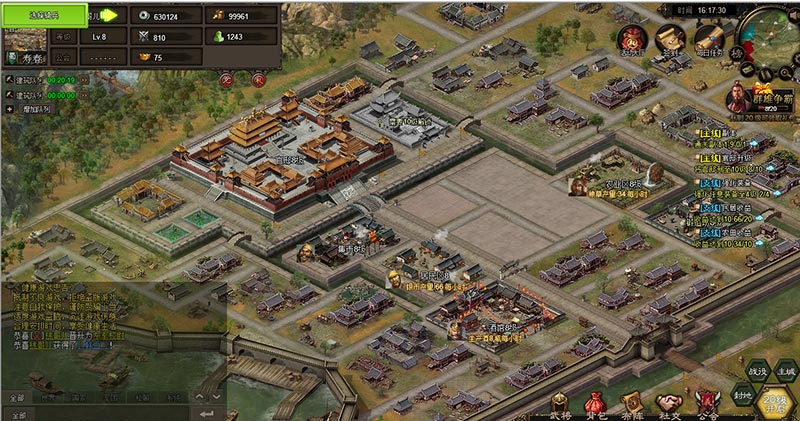Open the 公会 guild menu
Viewport: 800px width, 421px height.
pos(706,404)
